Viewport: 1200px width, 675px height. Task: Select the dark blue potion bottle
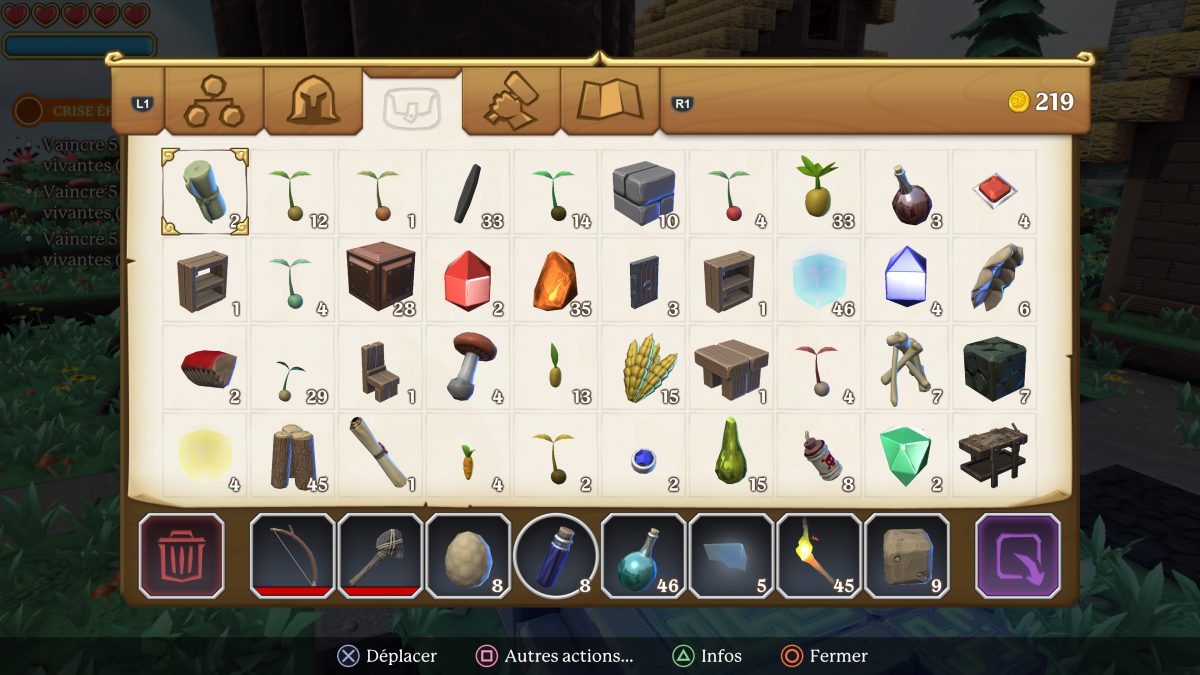(x=556, y=556)
